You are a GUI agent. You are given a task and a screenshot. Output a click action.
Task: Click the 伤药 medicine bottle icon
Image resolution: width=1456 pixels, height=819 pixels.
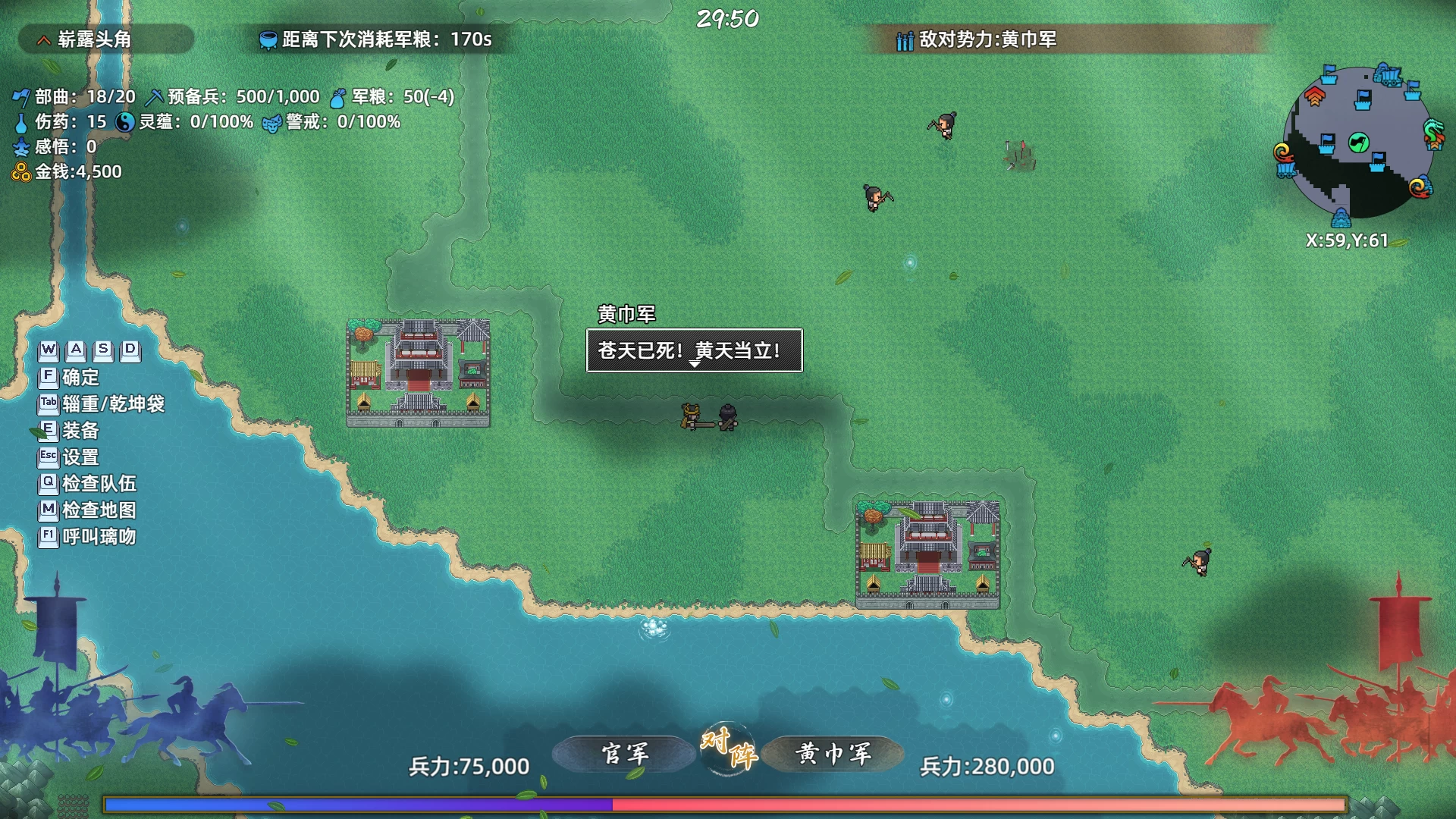[x=21, y=121]
